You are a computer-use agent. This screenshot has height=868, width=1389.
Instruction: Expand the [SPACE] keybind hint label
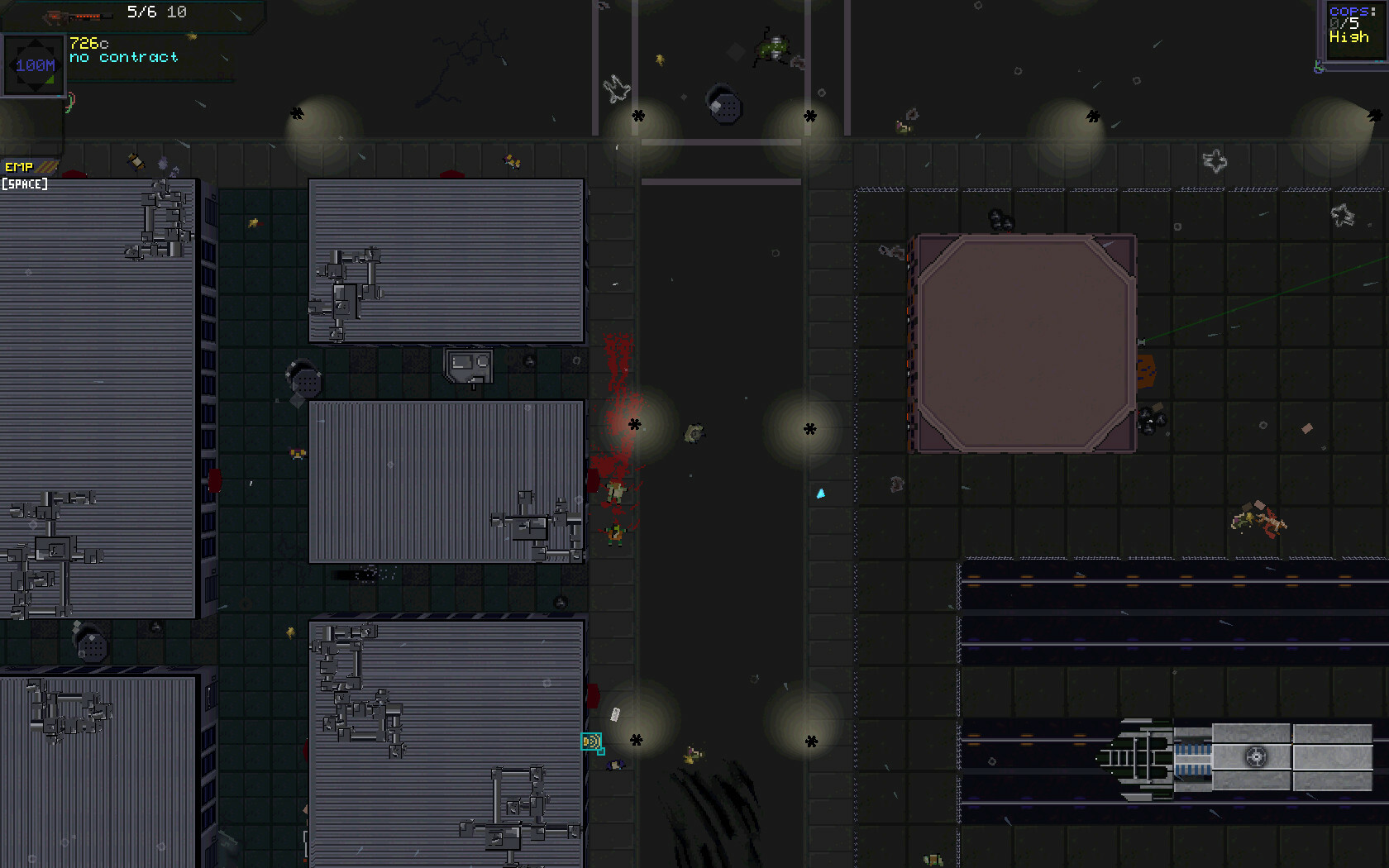25,184
